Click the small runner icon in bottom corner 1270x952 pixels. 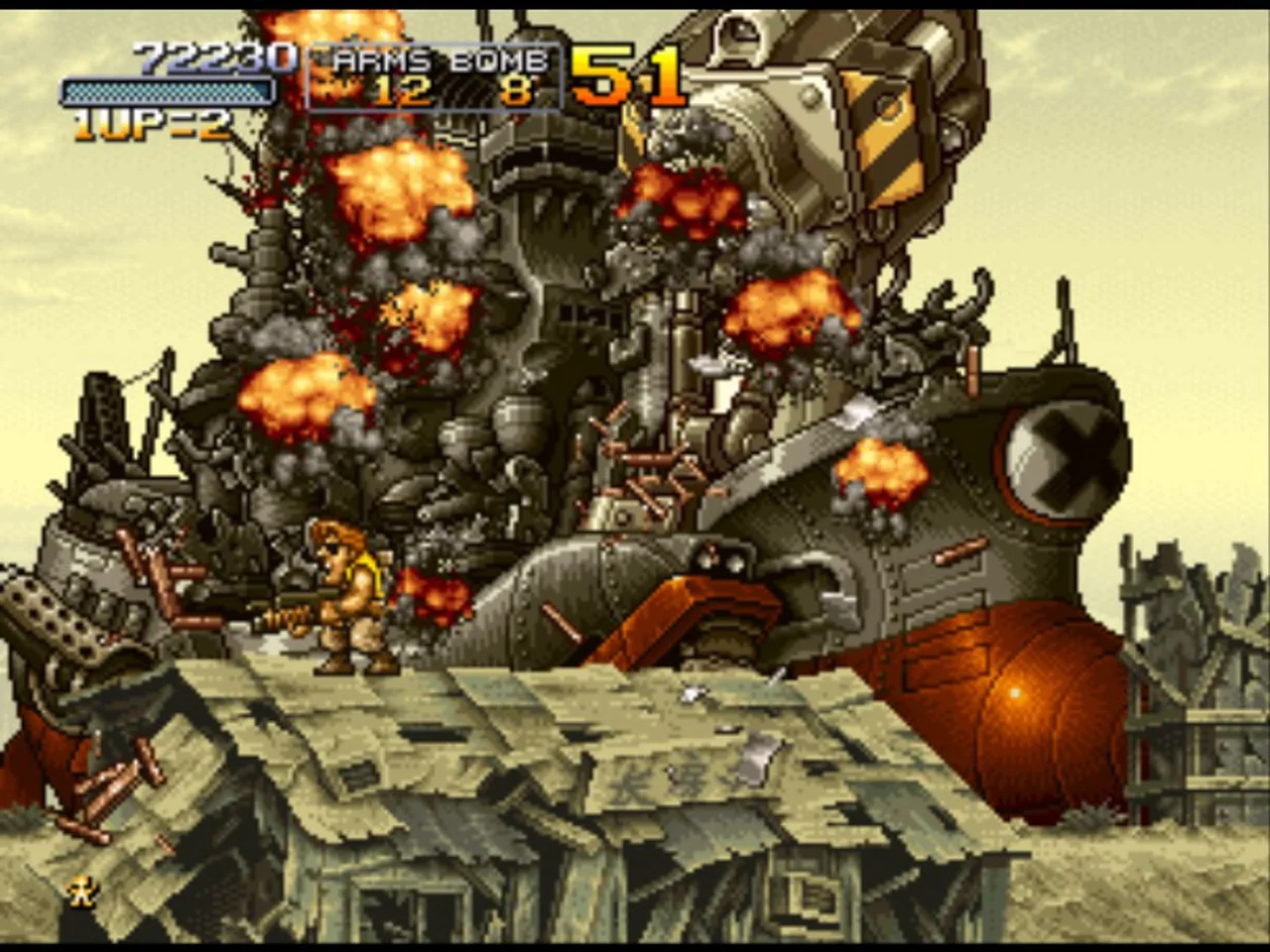pyautogui.click(x=81, y=892)
